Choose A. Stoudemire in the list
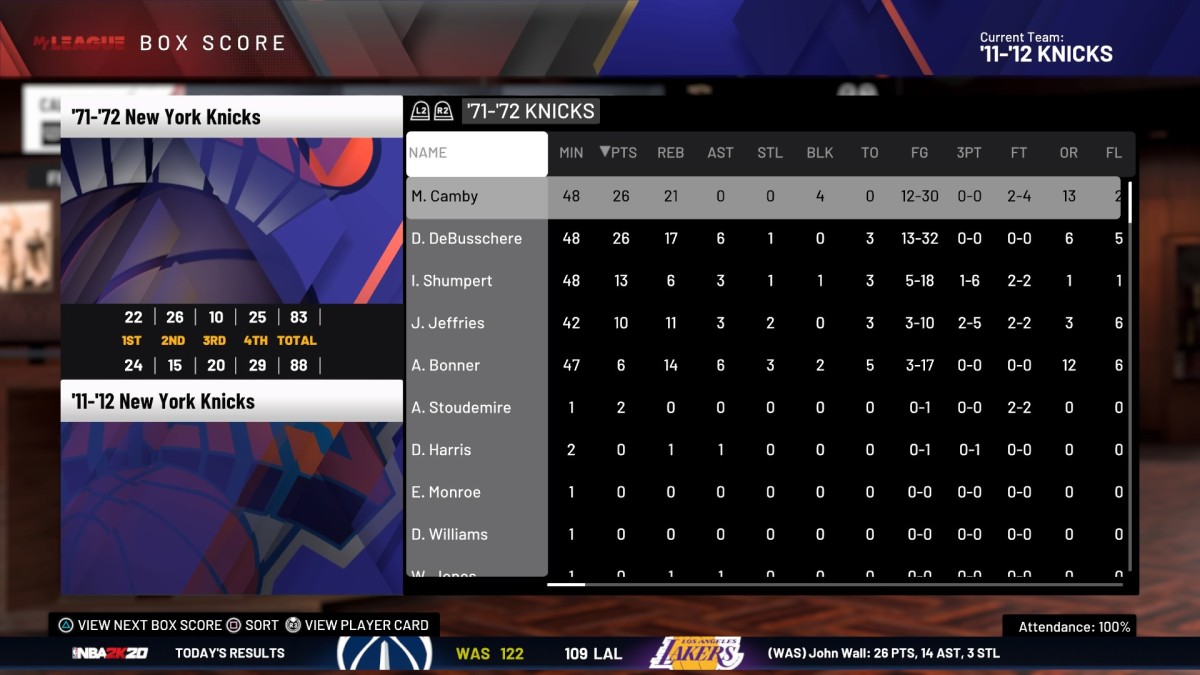Screen dimensions: 1200x675 pyautogui.click(x=461, y=408)
